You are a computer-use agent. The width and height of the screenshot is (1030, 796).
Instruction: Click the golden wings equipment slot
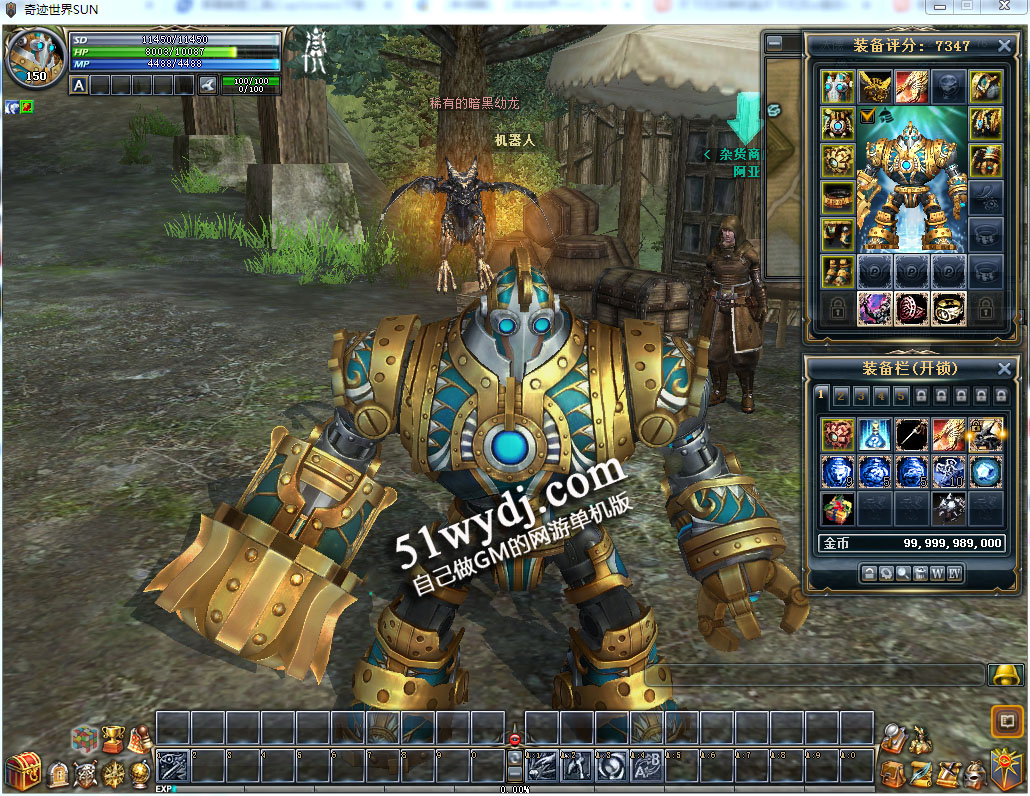coord(874,87)
